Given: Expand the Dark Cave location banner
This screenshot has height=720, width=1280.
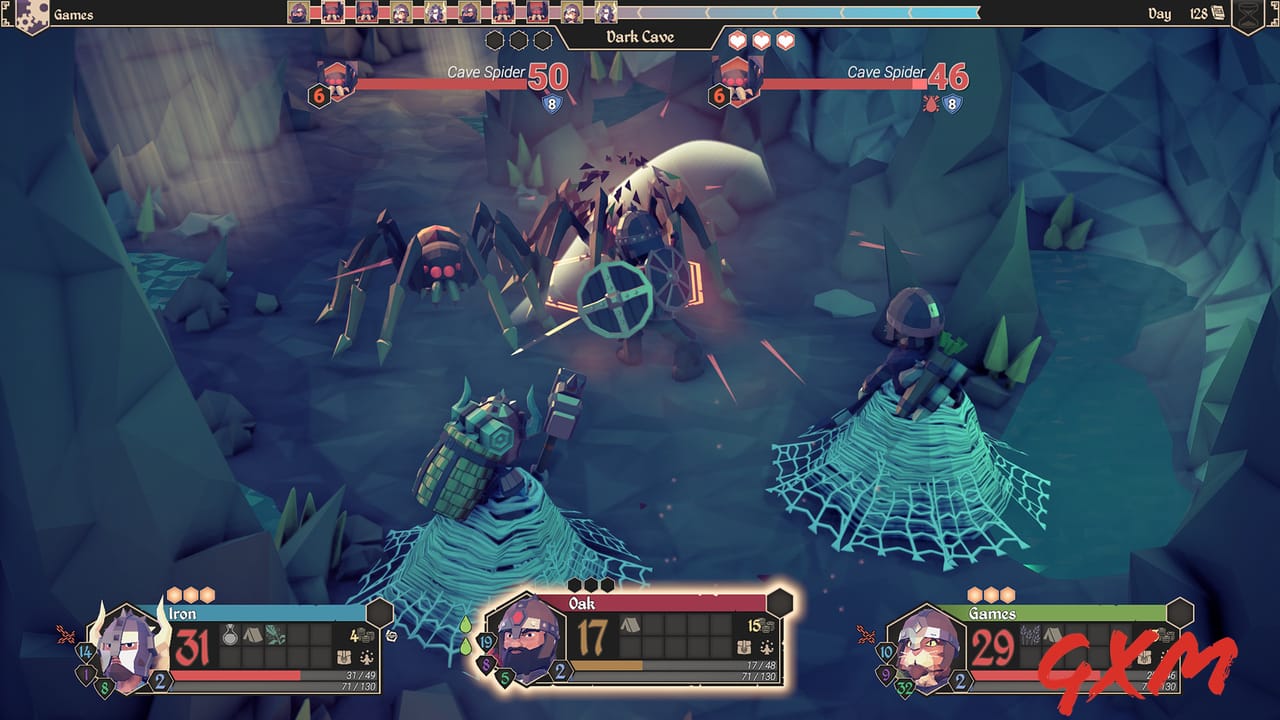Looking at the screenshot, I should (x=640, y=38).
